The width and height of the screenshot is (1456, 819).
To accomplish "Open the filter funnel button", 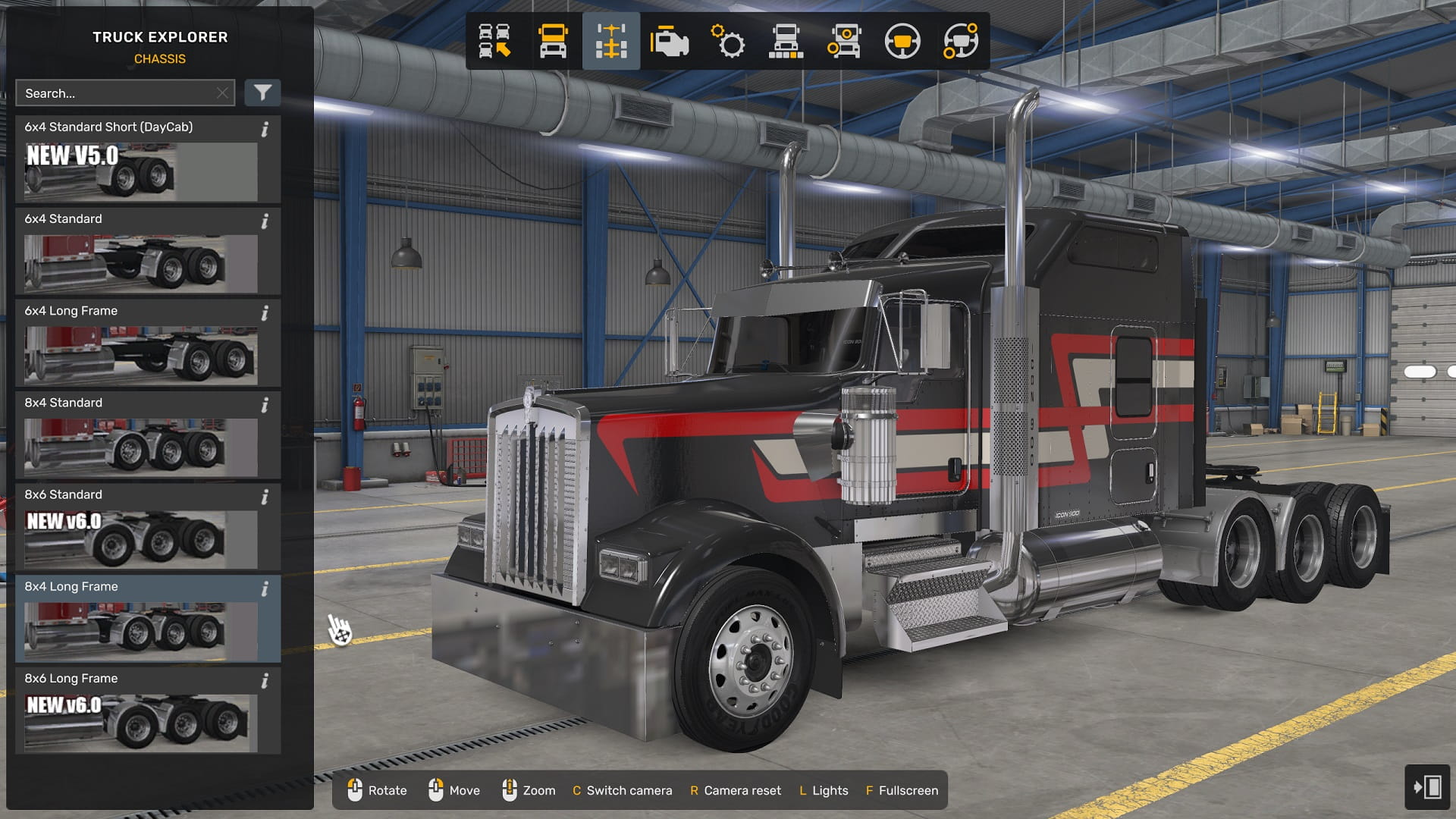I will pyautogui.click(x=262, y=93).
